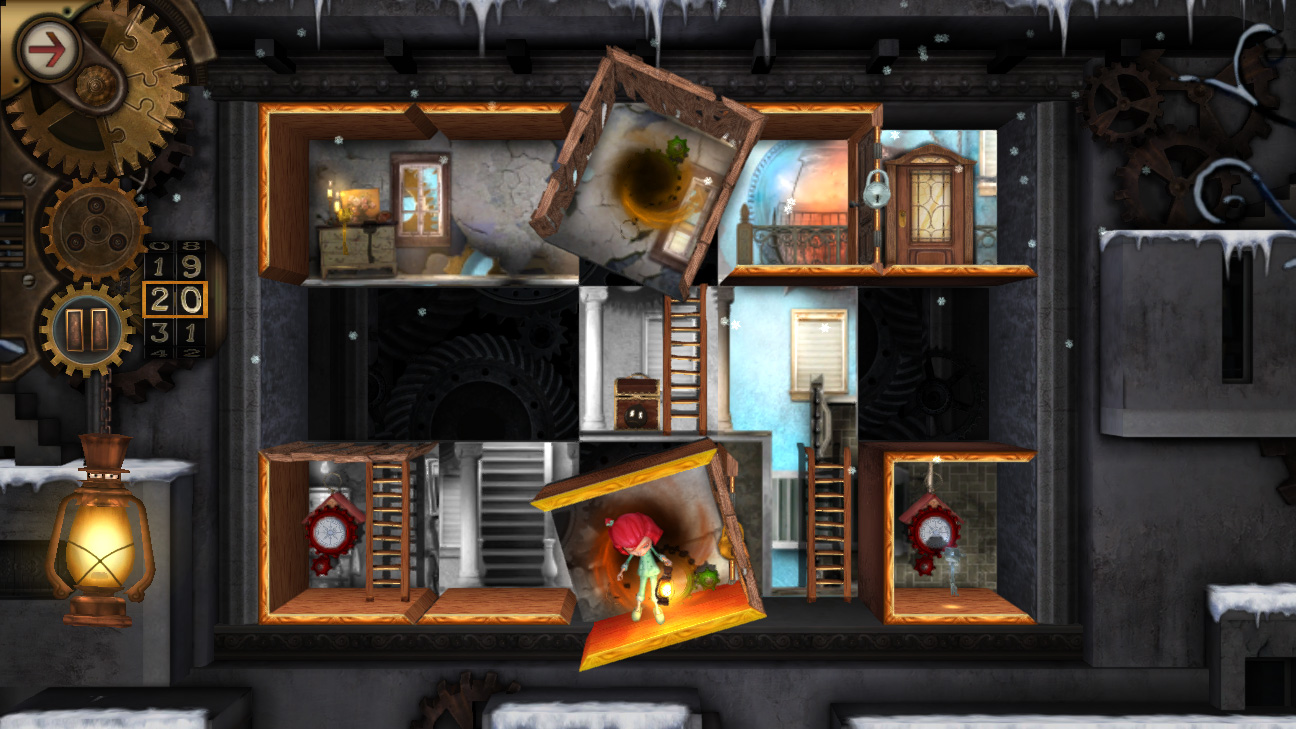Viewport: 1296px width, 729px height.
Task: Click the mirror in the top-left room
Action: click(x=420, y=195)
